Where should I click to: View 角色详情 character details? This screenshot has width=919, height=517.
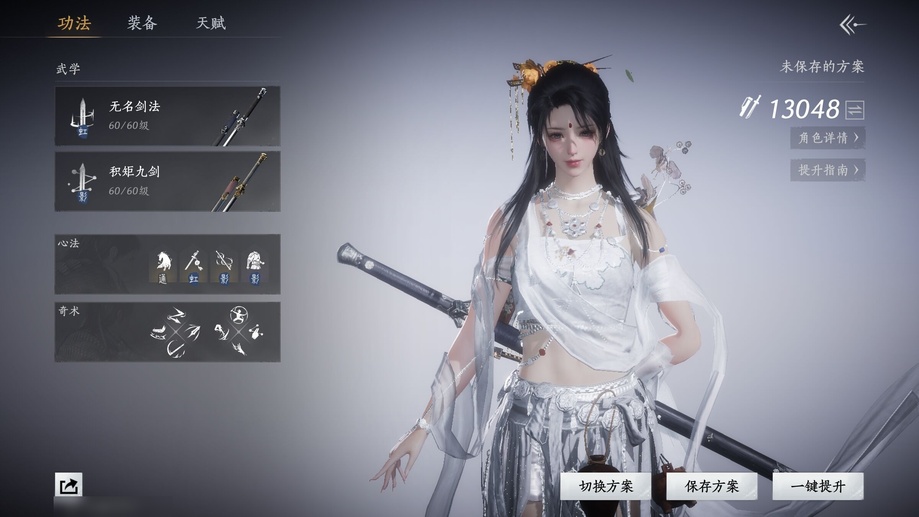coord(827,138)
